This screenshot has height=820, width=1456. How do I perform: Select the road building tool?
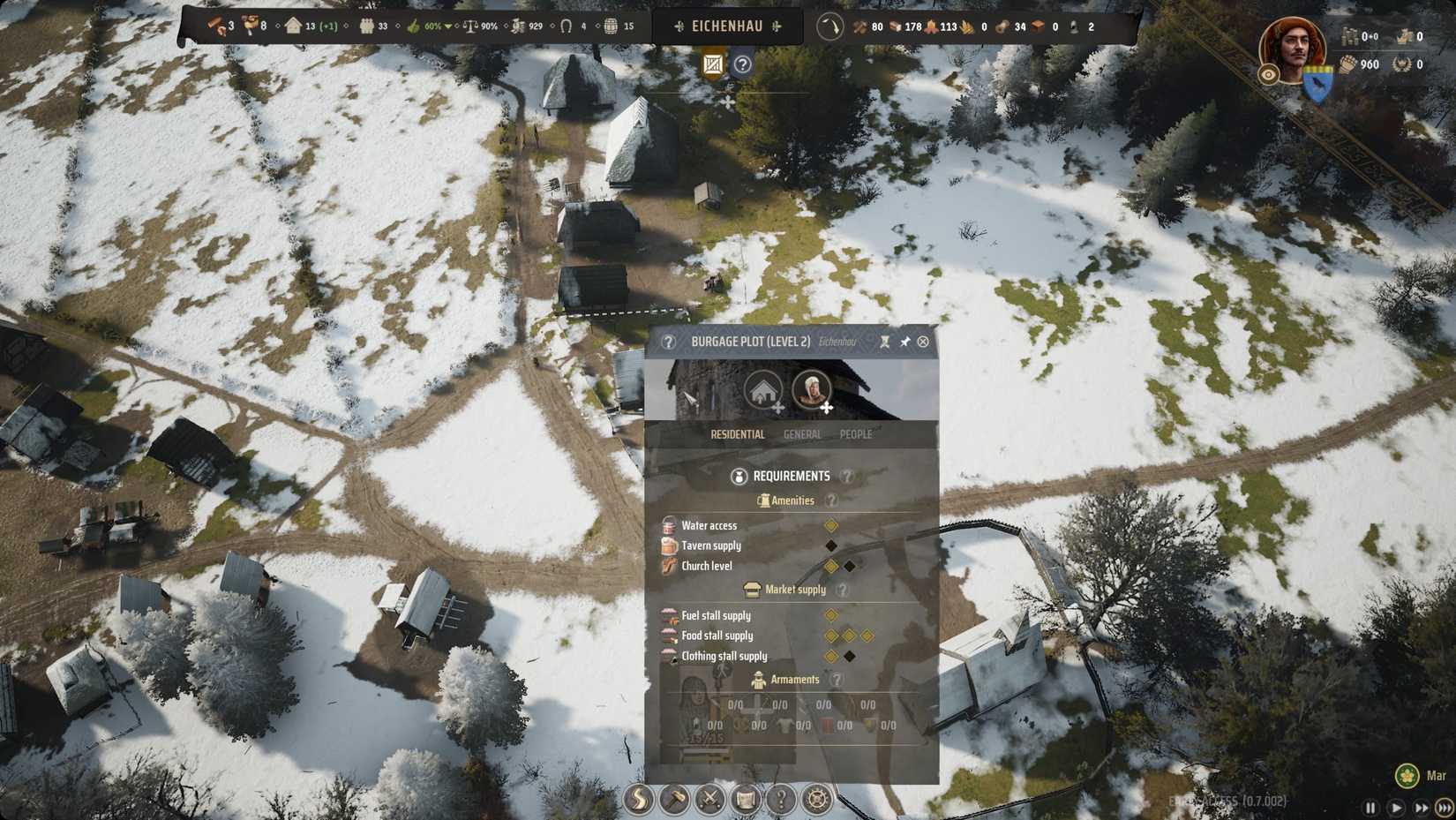click(x=637, y=801)
